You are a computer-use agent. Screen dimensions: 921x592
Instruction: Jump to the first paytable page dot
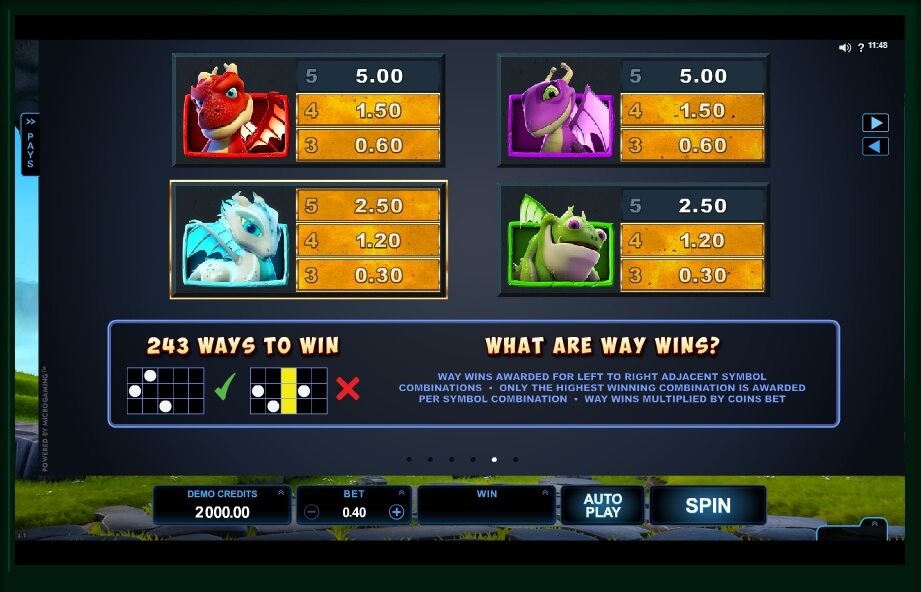(409, 460)
